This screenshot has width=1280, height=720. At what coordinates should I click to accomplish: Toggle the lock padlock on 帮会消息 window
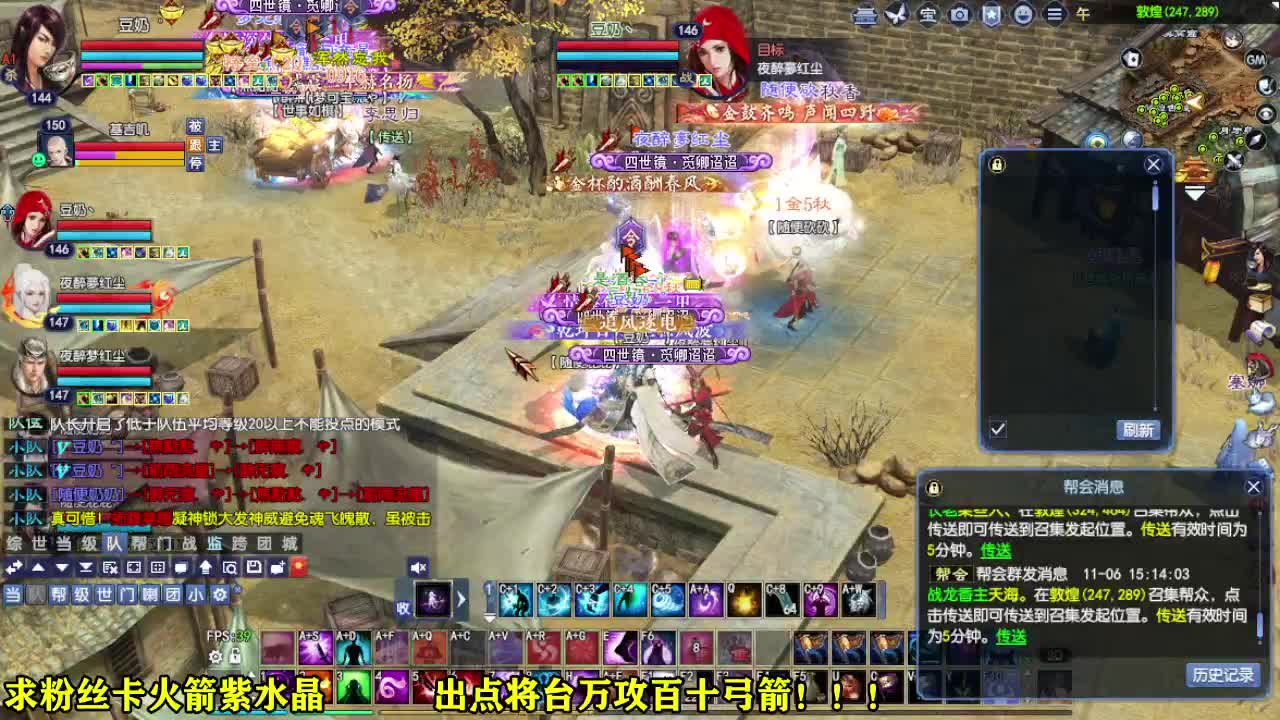pos(934,487)
